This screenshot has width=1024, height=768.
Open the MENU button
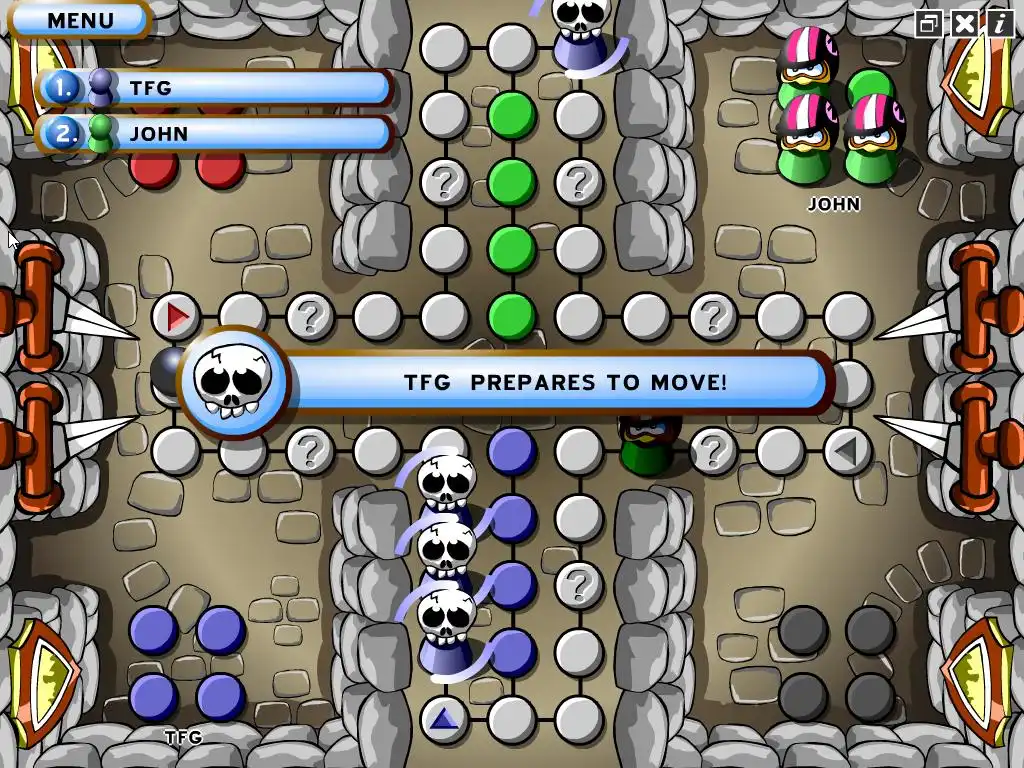(80, 19)
